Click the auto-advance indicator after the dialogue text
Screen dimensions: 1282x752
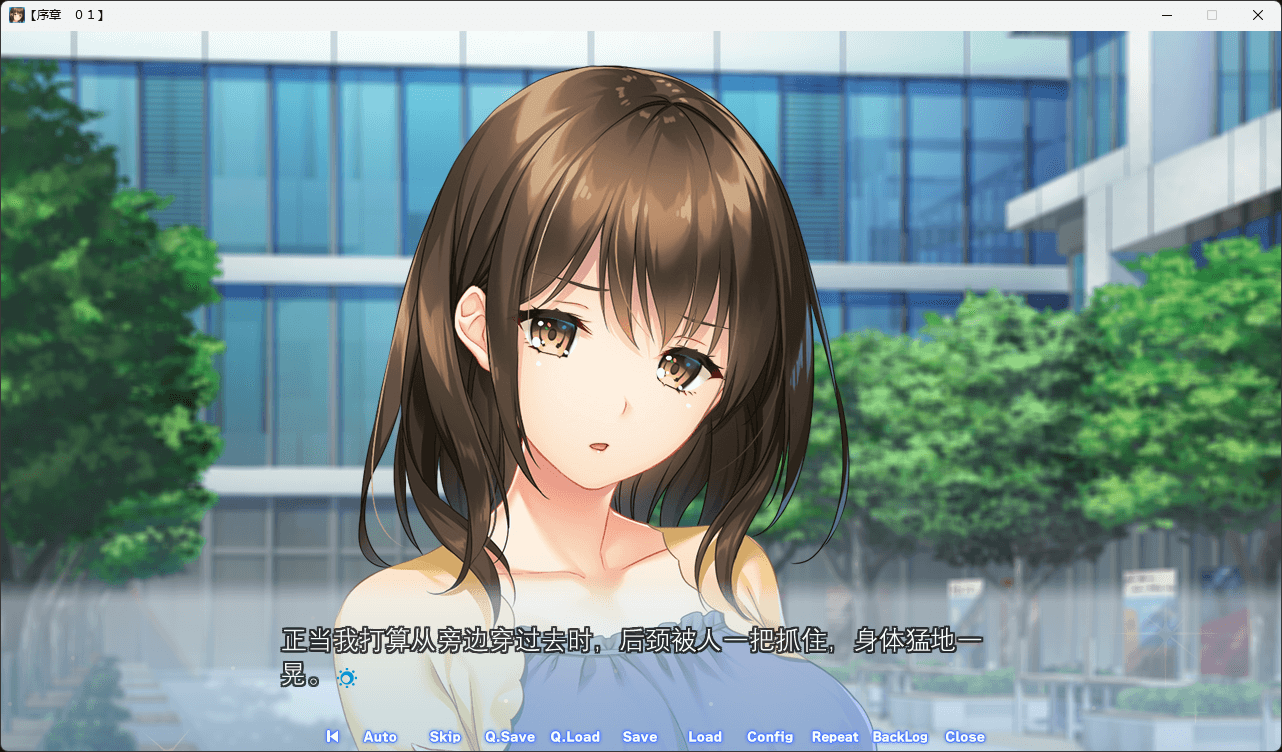coord(346,678)
